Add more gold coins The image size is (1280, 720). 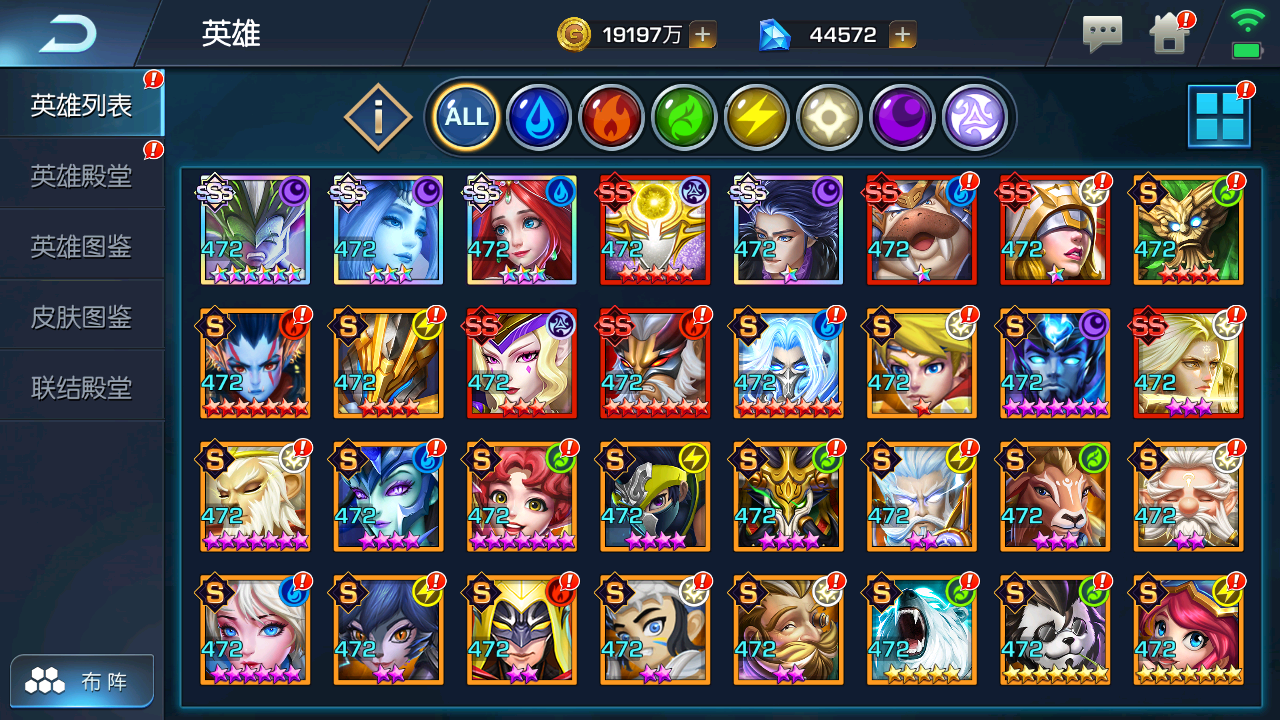click(703, 35)
